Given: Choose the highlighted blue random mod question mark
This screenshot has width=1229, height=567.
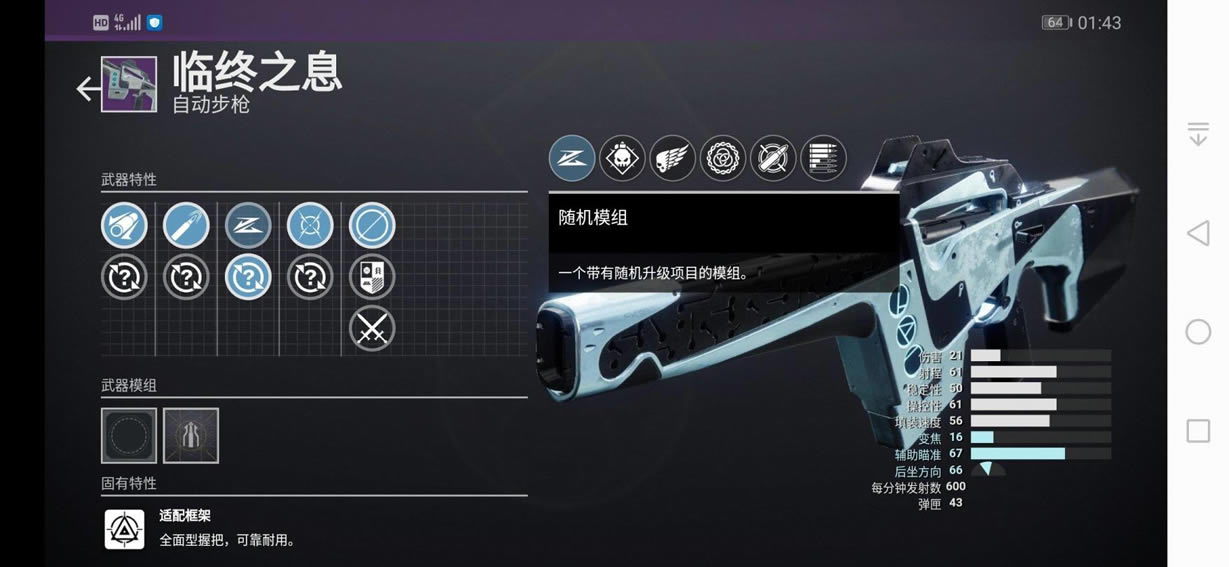Looking at the screenshot, I should pos(248,277).
